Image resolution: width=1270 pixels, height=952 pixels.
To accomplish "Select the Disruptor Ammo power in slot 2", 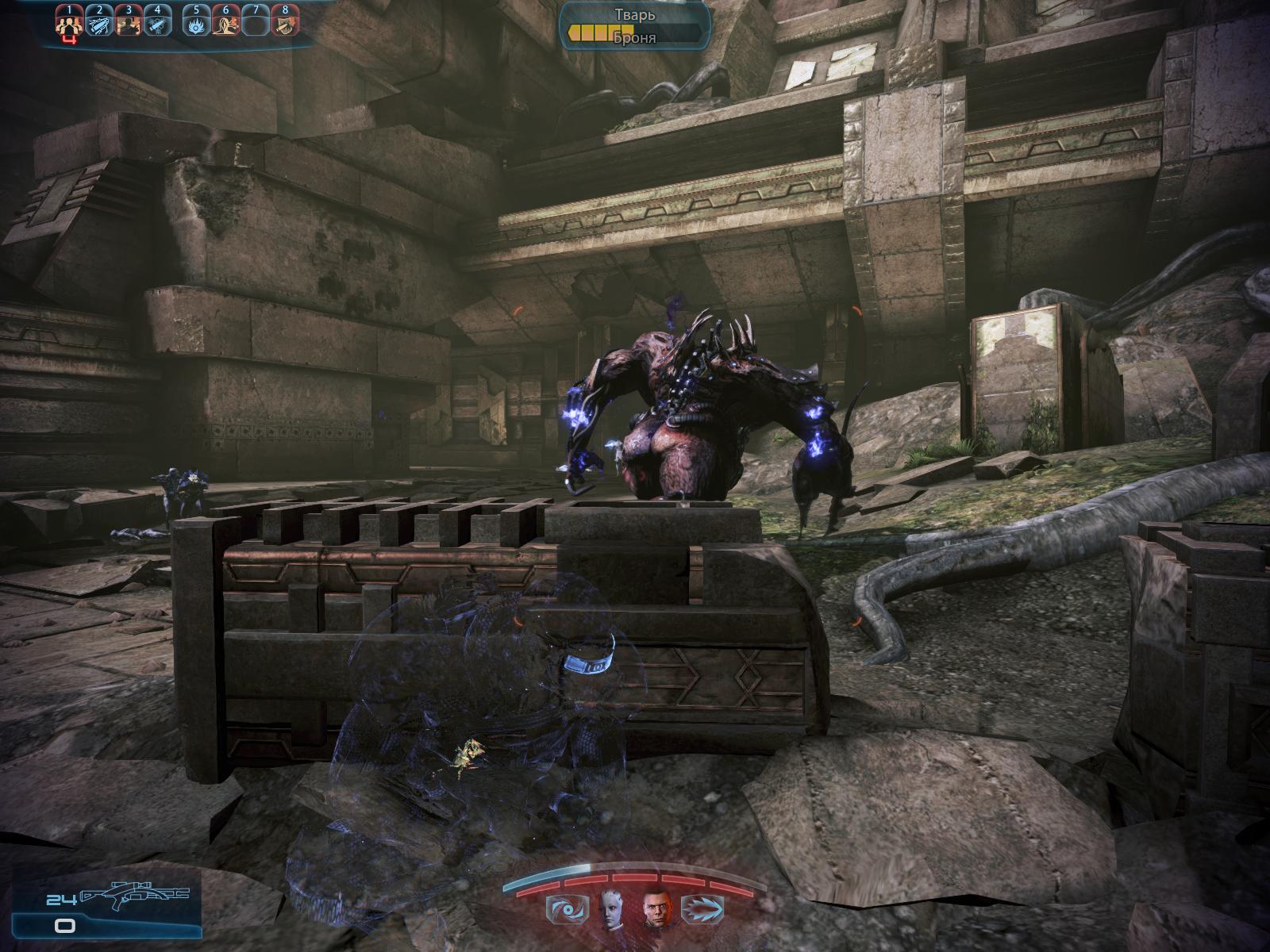I will pyautogui.click(x=99, y=25).
